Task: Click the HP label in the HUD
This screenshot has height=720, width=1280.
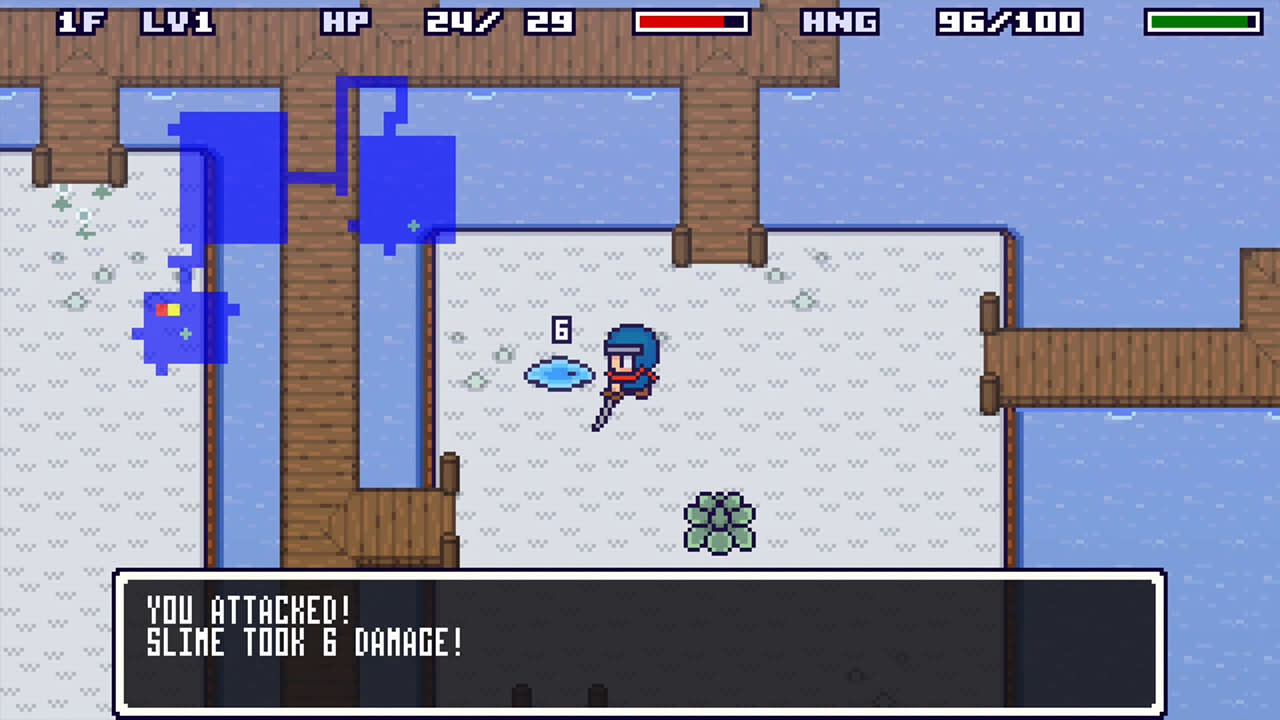Action: pyautogui.click(x=347, y=22)
